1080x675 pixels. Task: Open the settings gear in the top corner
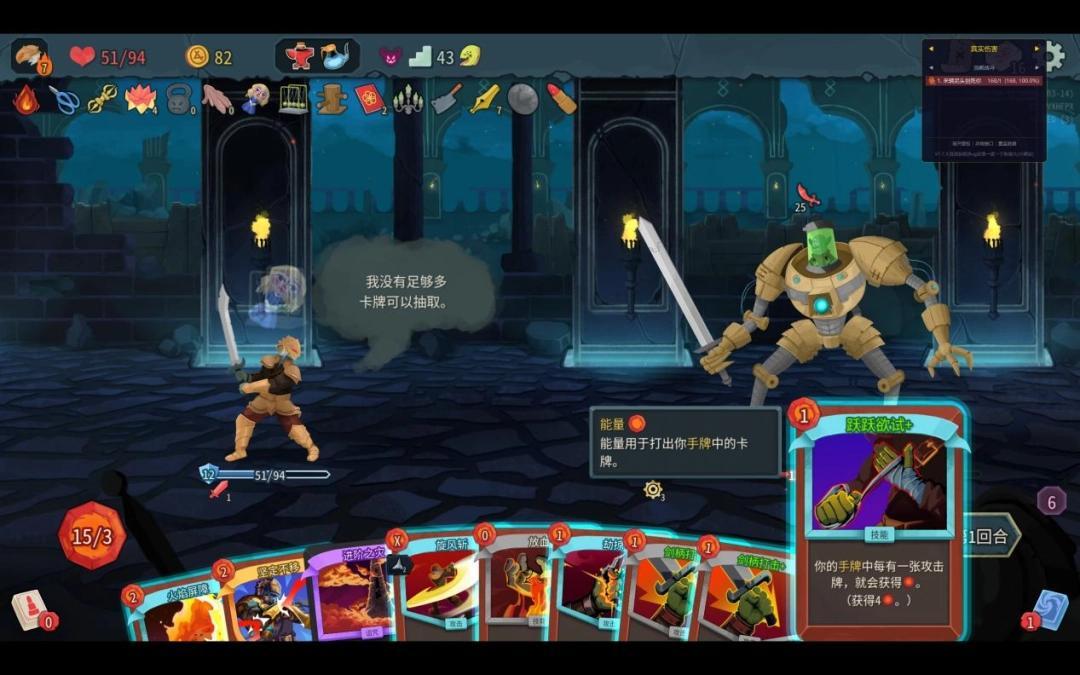[x=1054, y=55]
